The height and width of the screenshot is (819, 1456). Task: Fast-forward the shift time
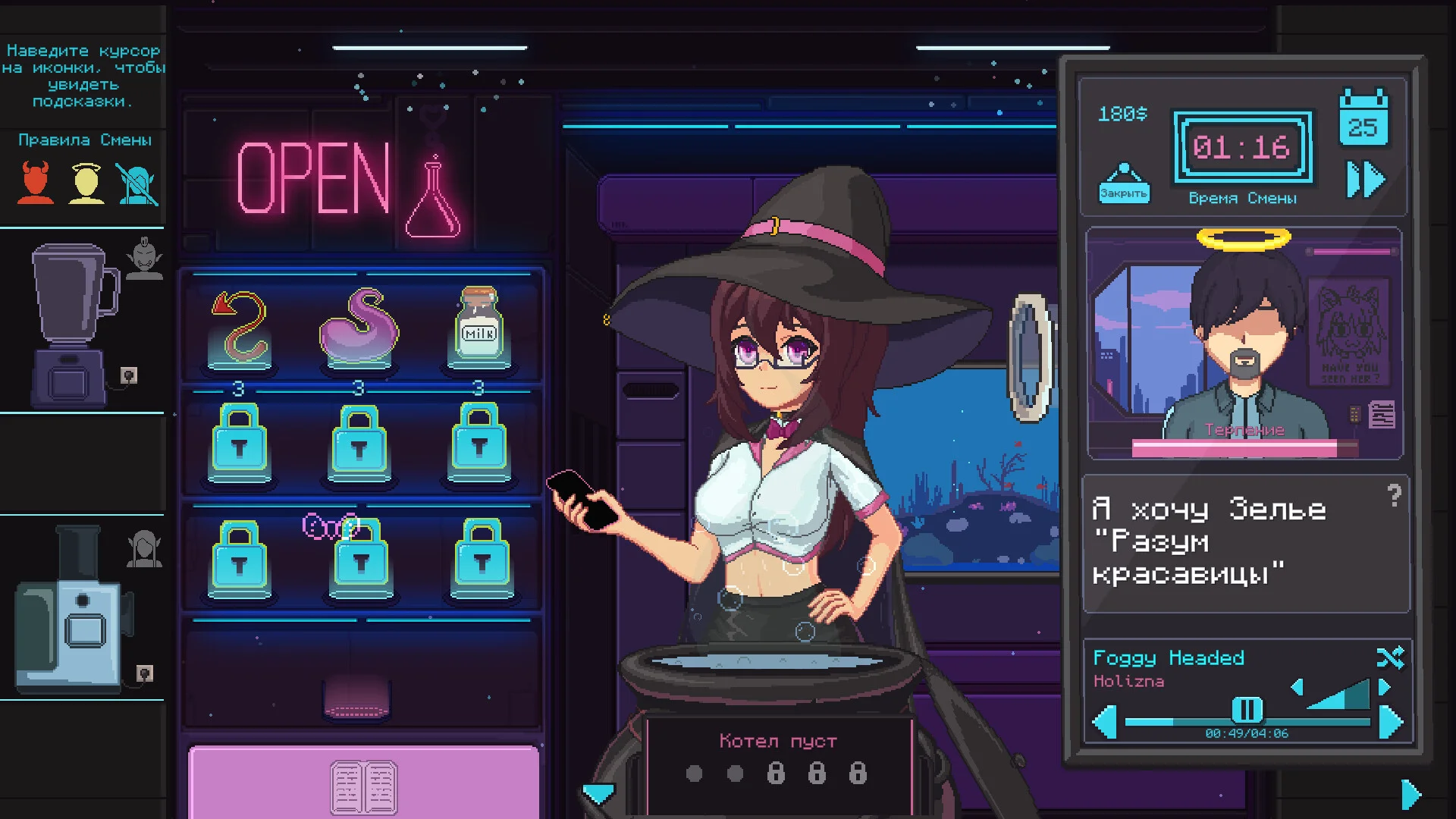[x=1365, y=180]
